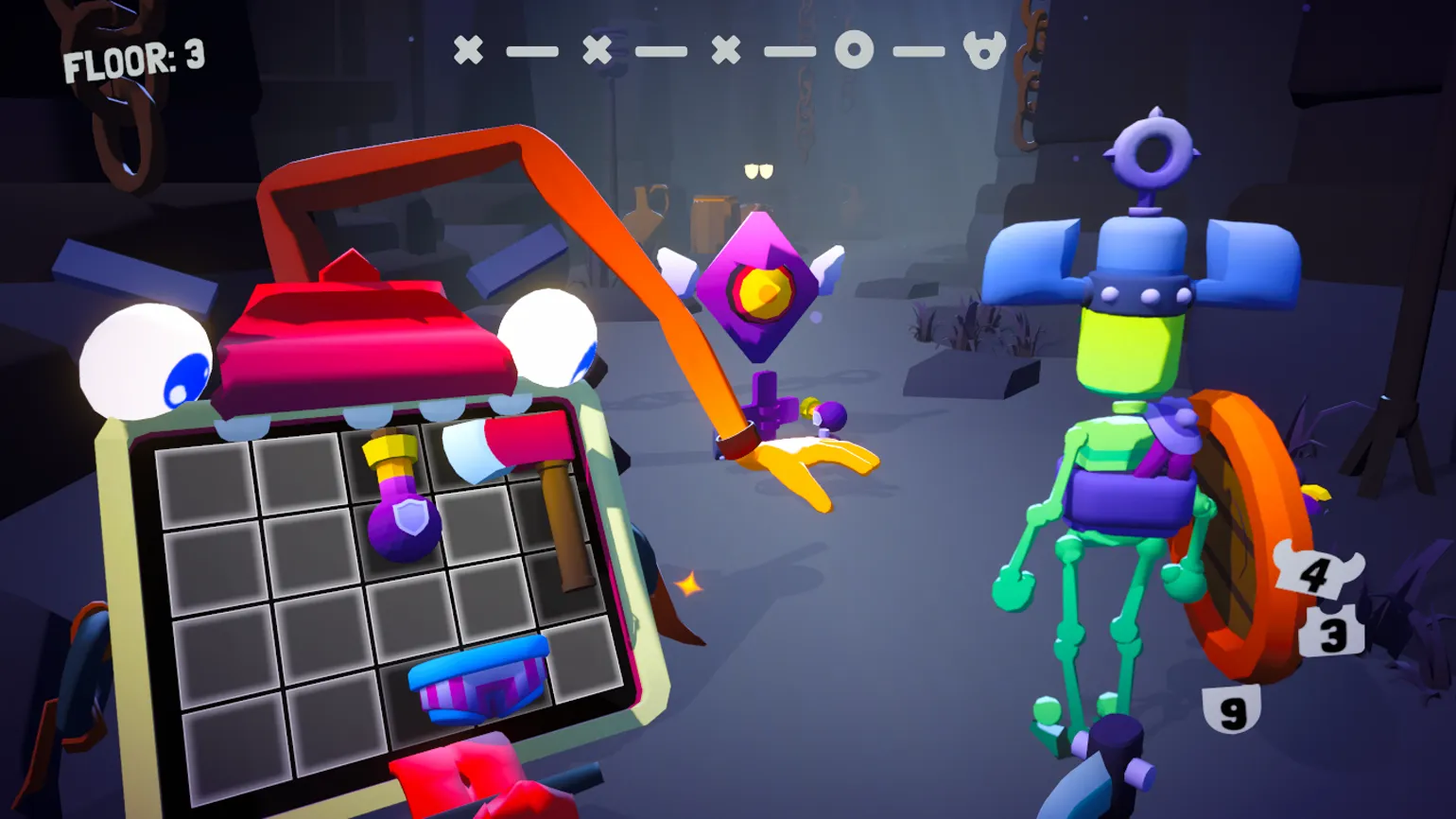The width and height of the screenshot is (1456, 819).
Task: Select the horned boss node on the floor track
Action: [x=983, y=49]
